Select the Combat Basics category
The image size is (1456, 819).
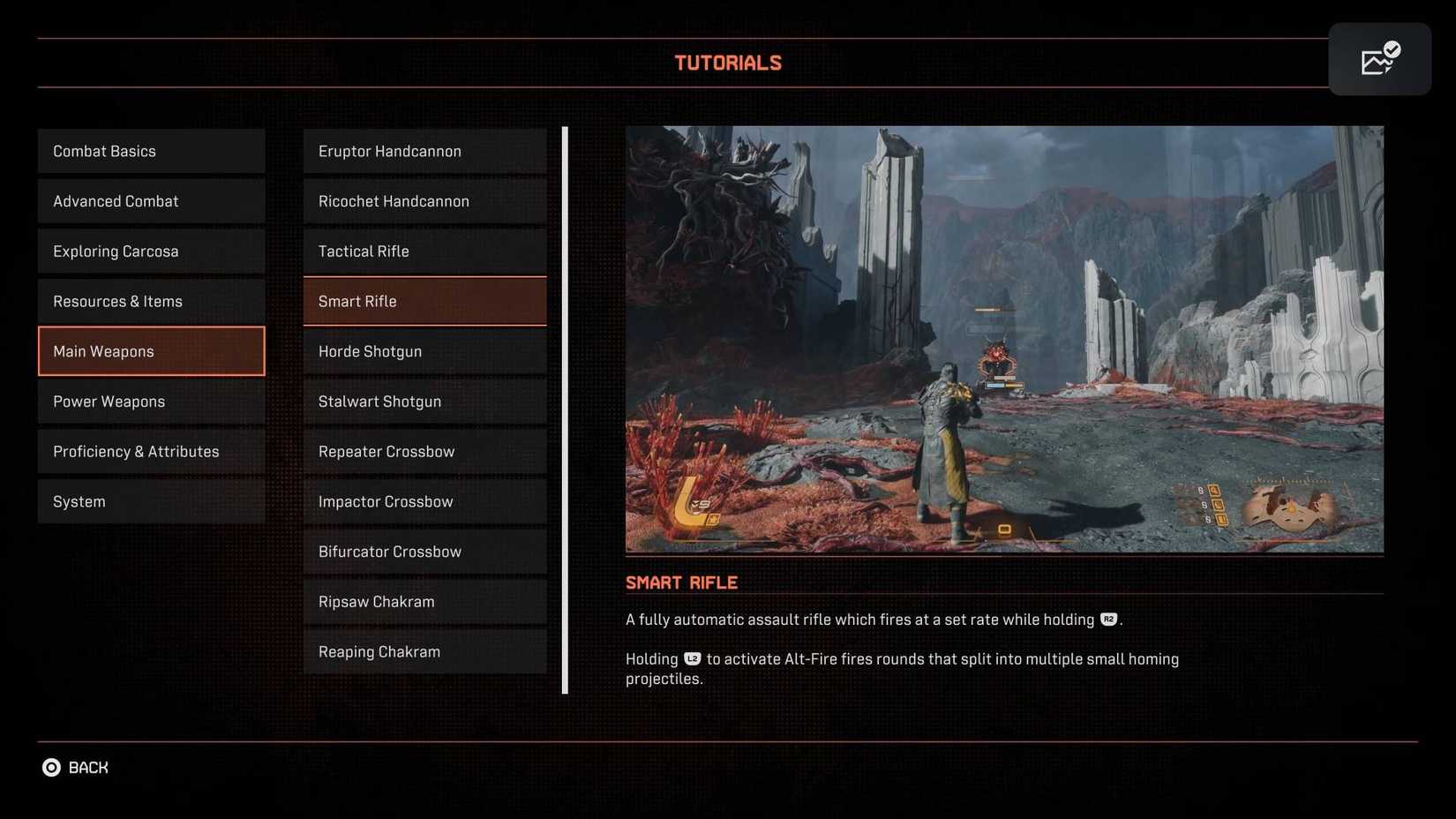click(150, 150)
